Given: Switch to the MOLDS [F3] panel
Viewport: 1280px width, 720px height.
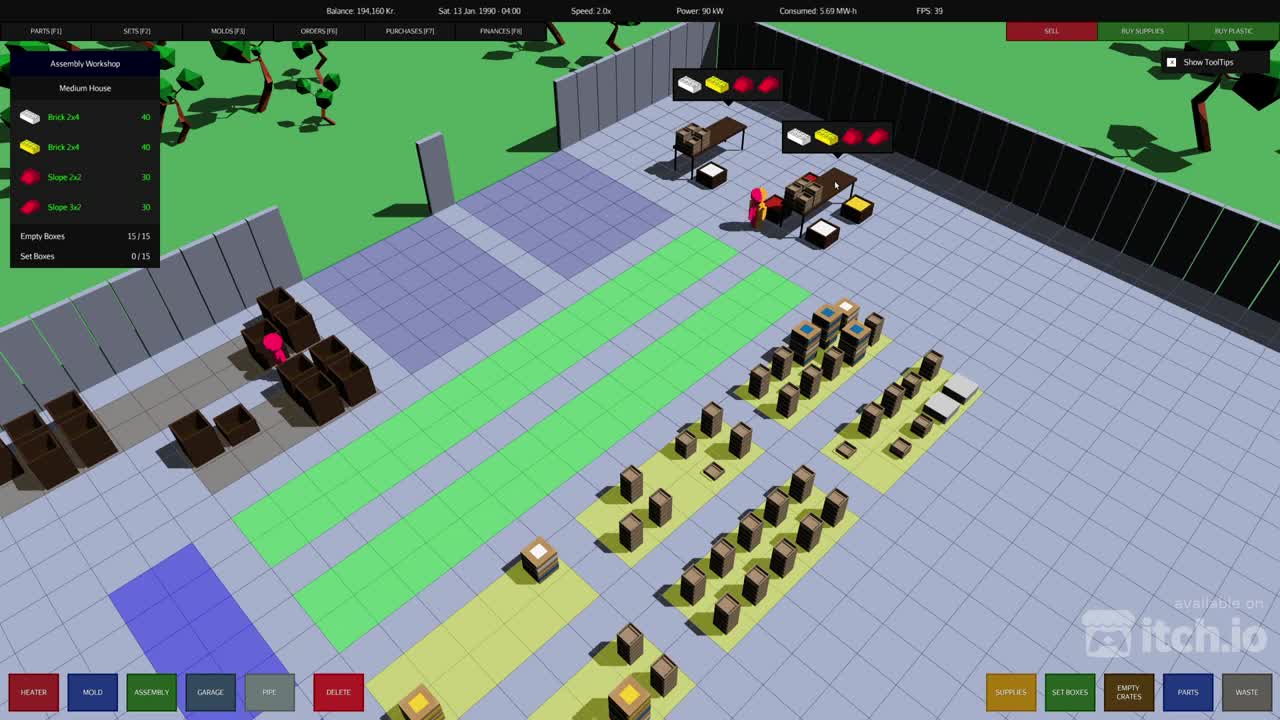Looking at the screenshot, I should [227, 31].
